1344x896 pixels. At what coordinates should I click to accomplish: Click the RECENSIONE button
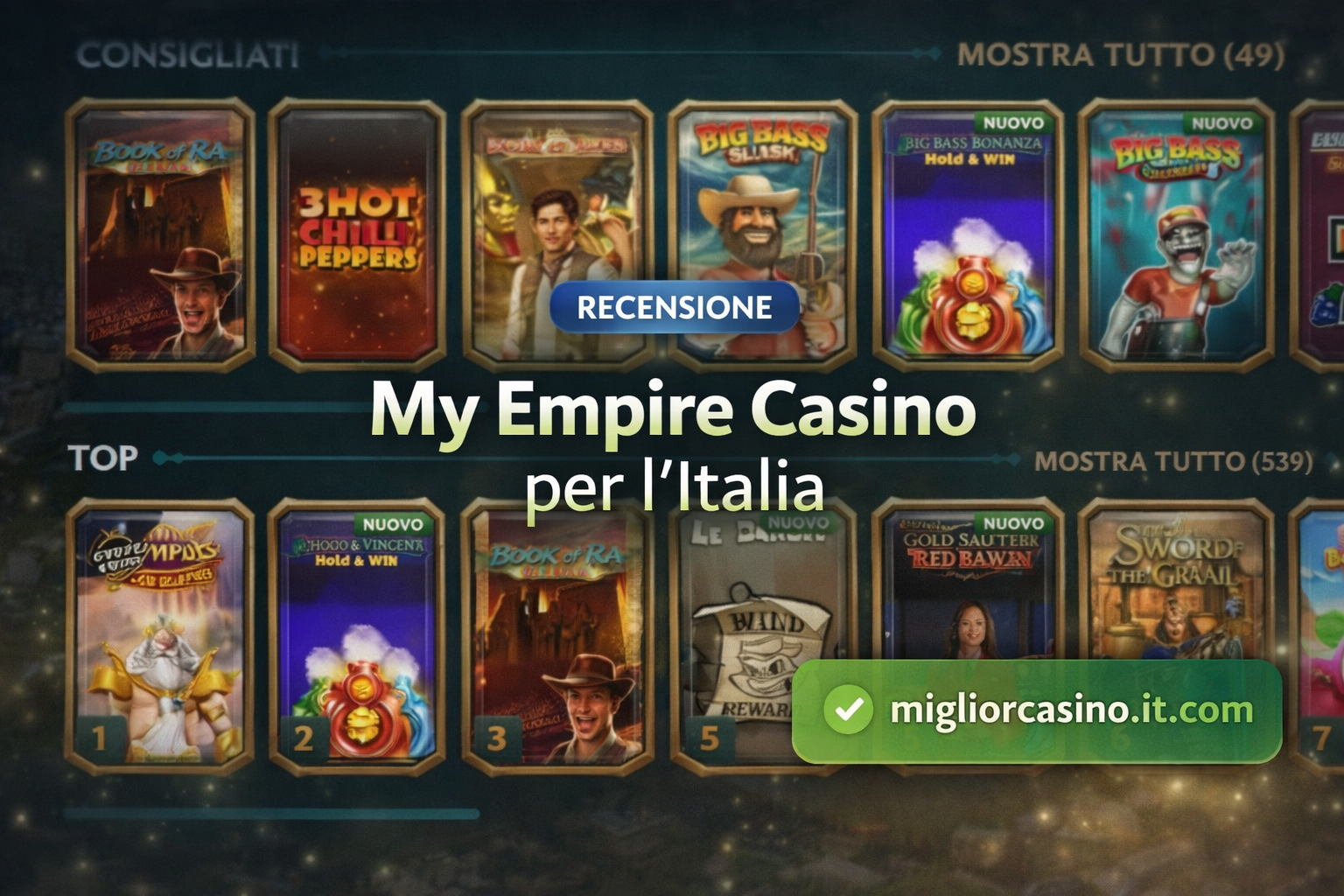pos(673,307)
